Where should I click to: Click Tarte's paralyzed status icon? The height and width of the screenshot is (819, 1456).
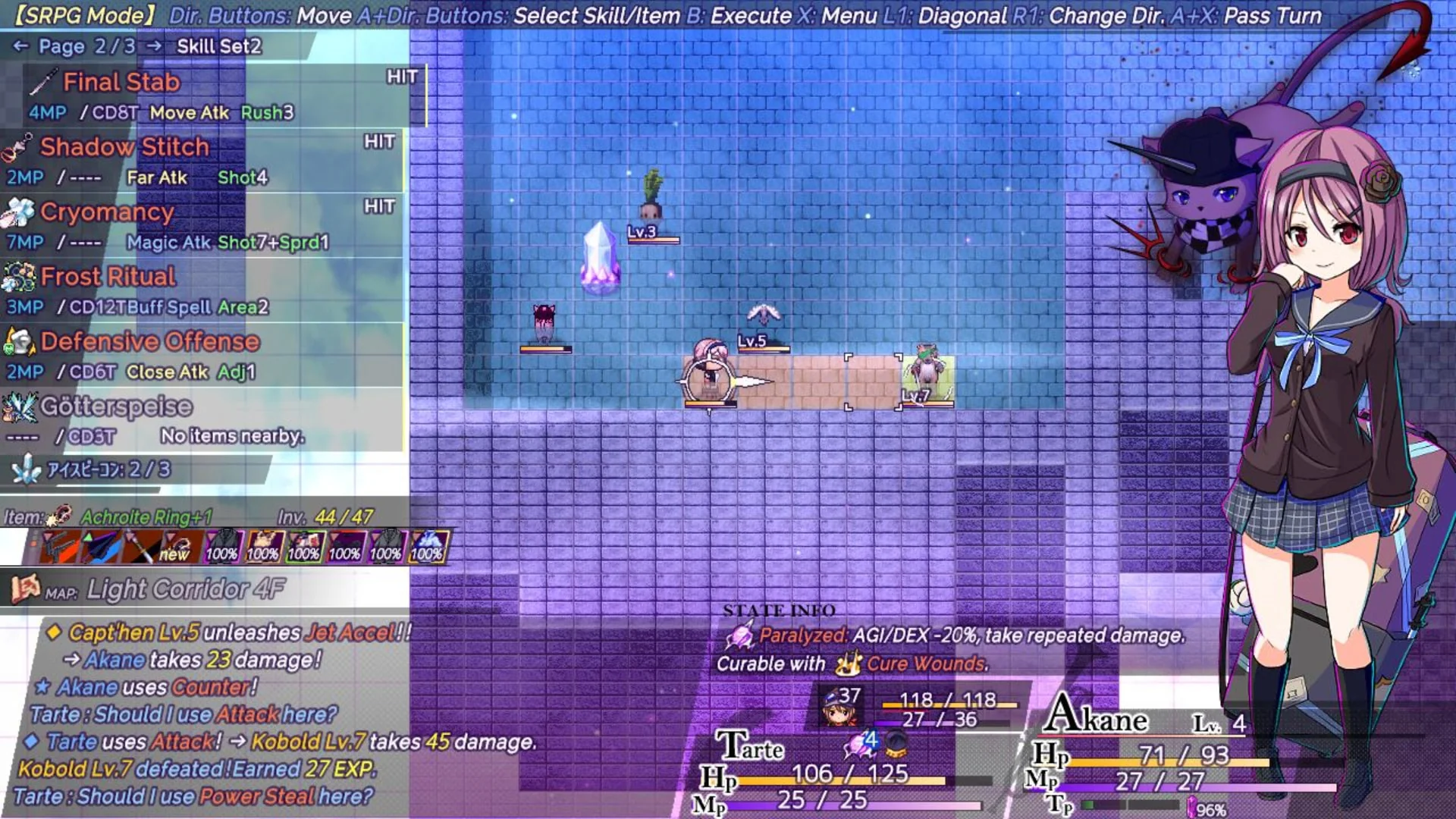860,744
